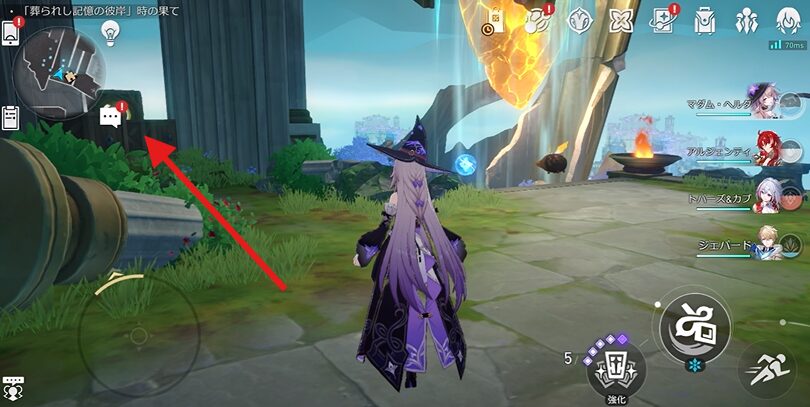Screen dimensions: 810x407
Task: Open the four-petal flower icon
Action: (x=622, y=20)
